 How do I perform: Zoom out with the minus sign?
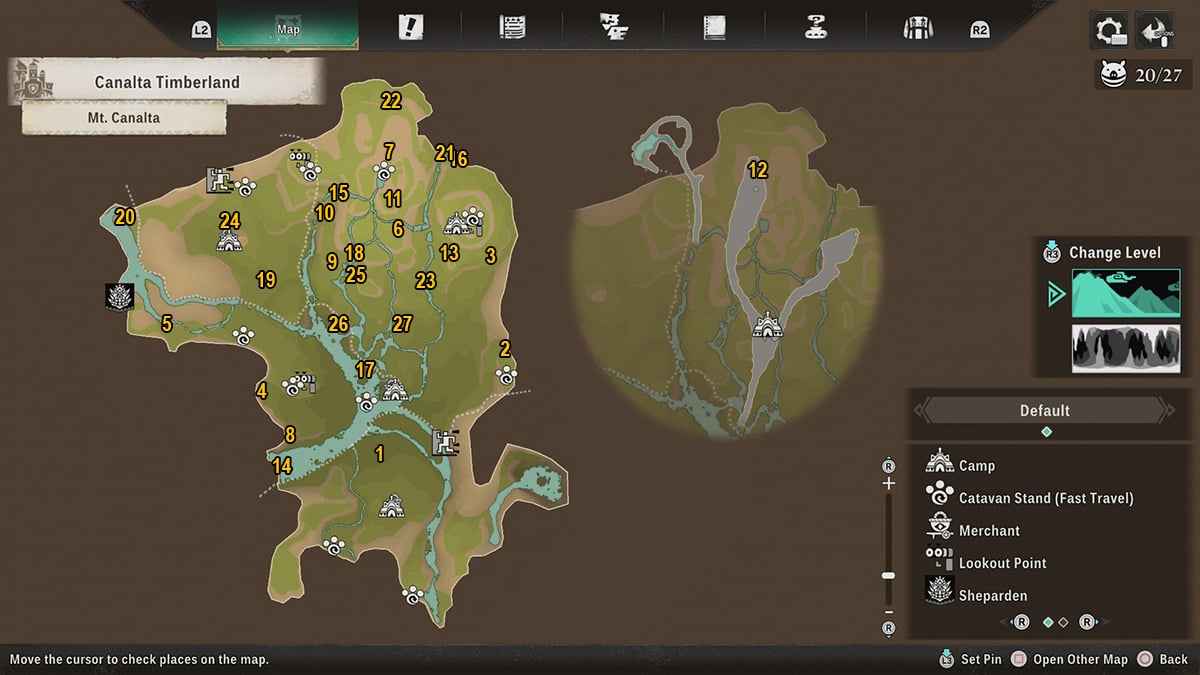coord(888,611)
